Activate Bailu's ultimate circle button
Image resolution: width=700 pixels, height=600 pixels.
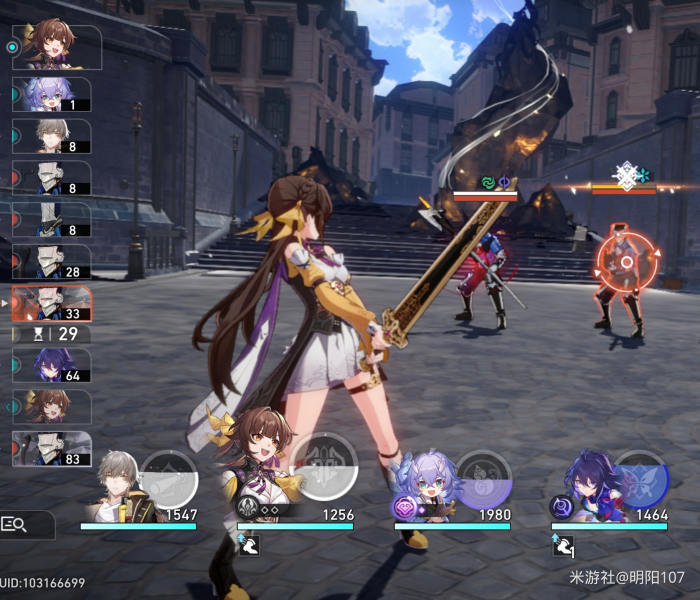pos(483,479)
